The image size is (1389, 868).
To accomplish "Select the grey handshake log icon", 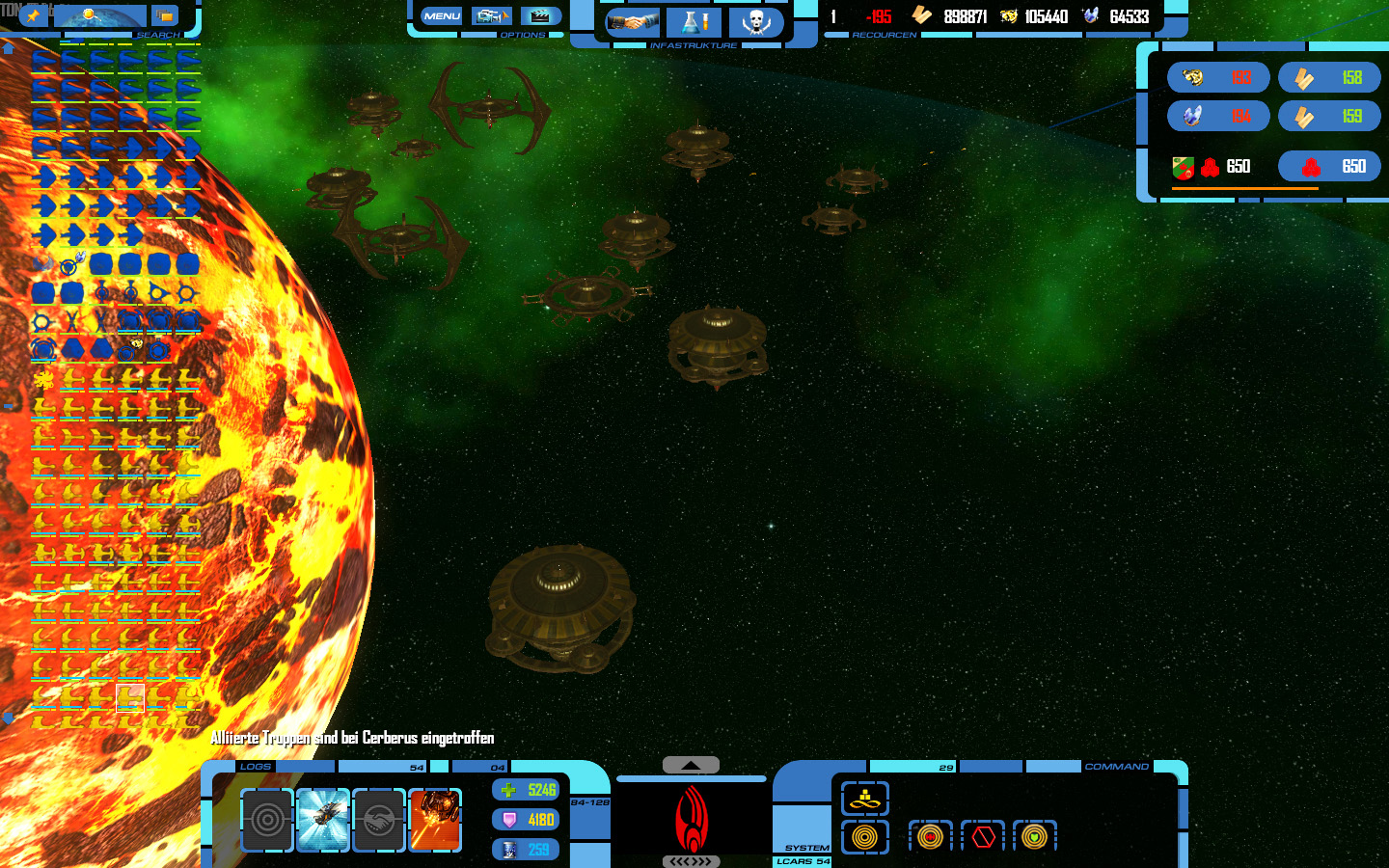I will pos(379,820).
